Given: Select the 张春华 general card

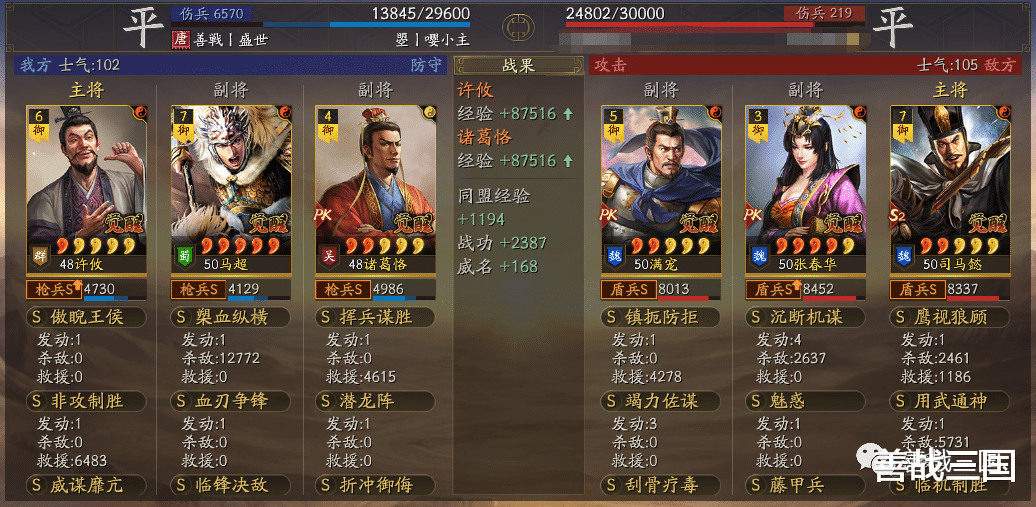Looking at the screenshot, I should point(805,185).
